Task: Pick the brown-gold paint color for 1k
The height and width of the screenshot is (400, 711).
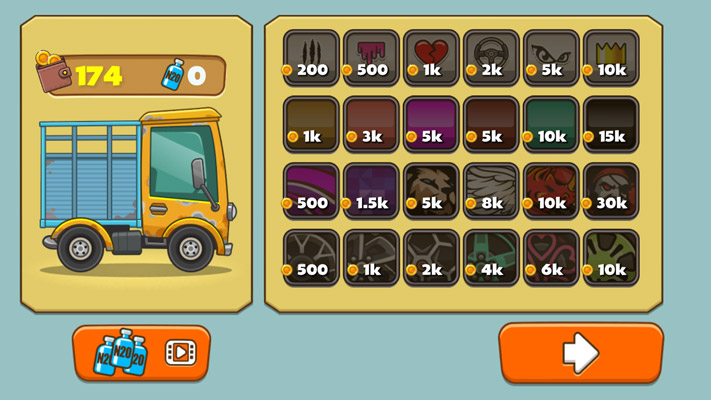Action: point(311,123)
